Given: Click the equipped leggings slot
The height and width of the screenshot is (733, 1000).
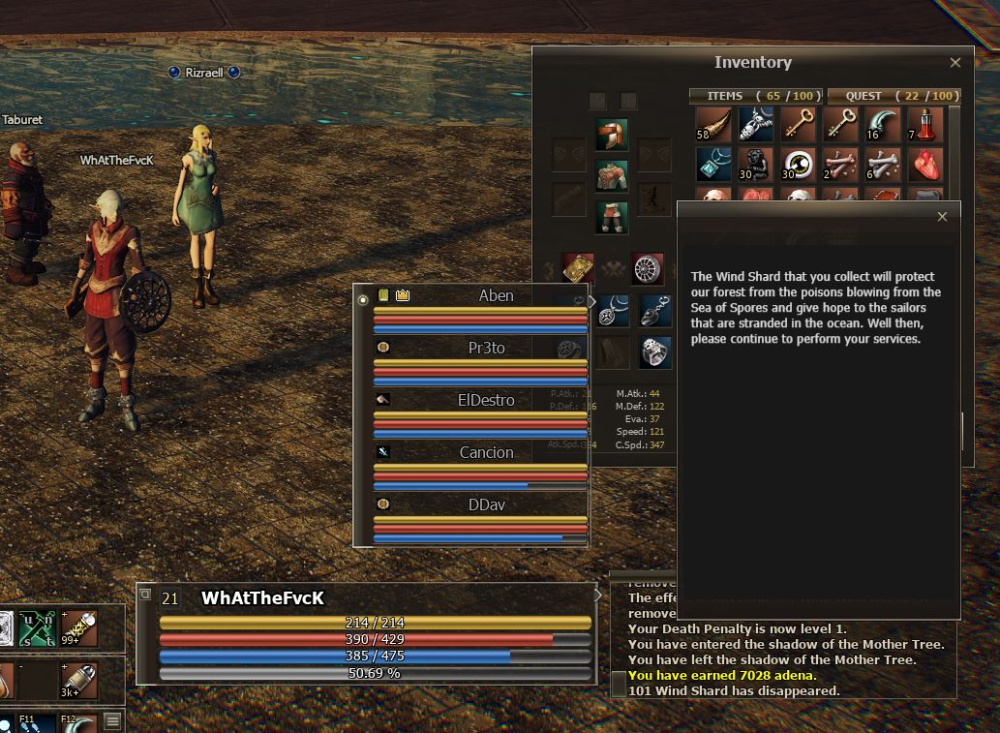Looking at the screenshot, I should coord(611,216).
